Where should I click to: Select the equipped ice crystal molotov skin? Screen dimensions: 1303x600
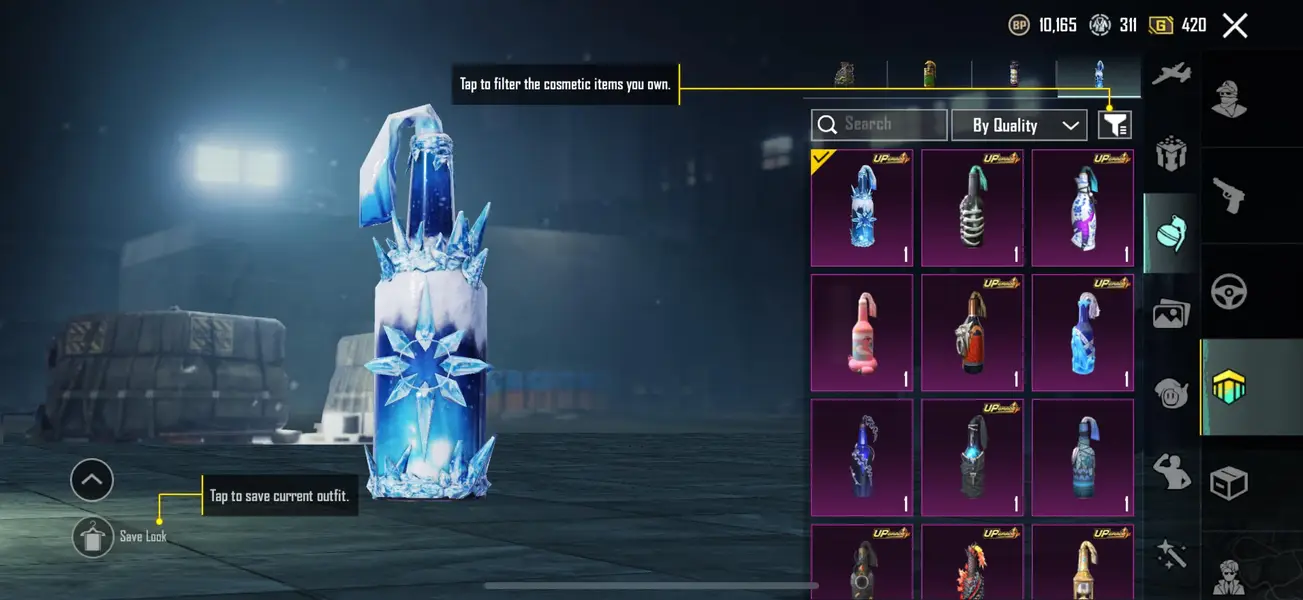click(x=861, y=208)
